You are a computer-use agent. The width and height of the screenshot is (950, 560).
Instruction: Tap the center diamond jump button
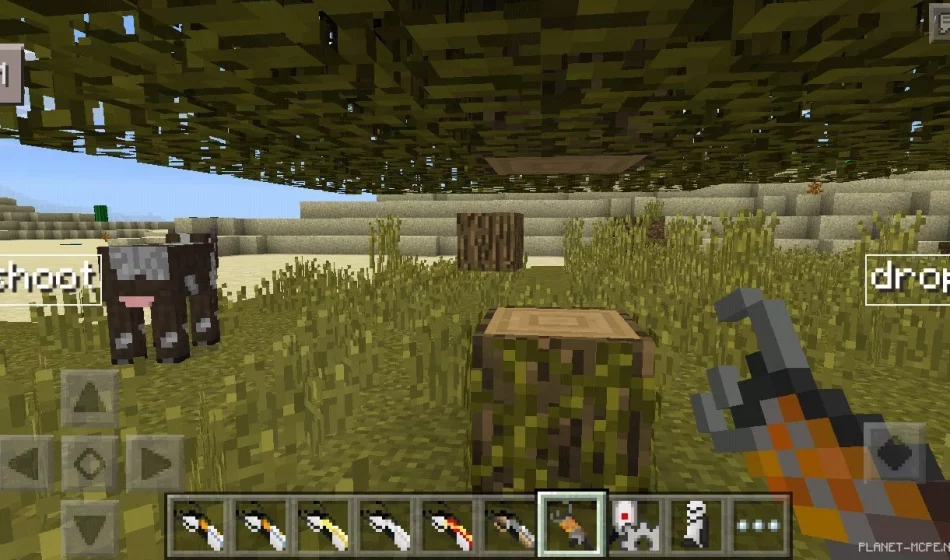pyautogui.click(x=90, y=463)
